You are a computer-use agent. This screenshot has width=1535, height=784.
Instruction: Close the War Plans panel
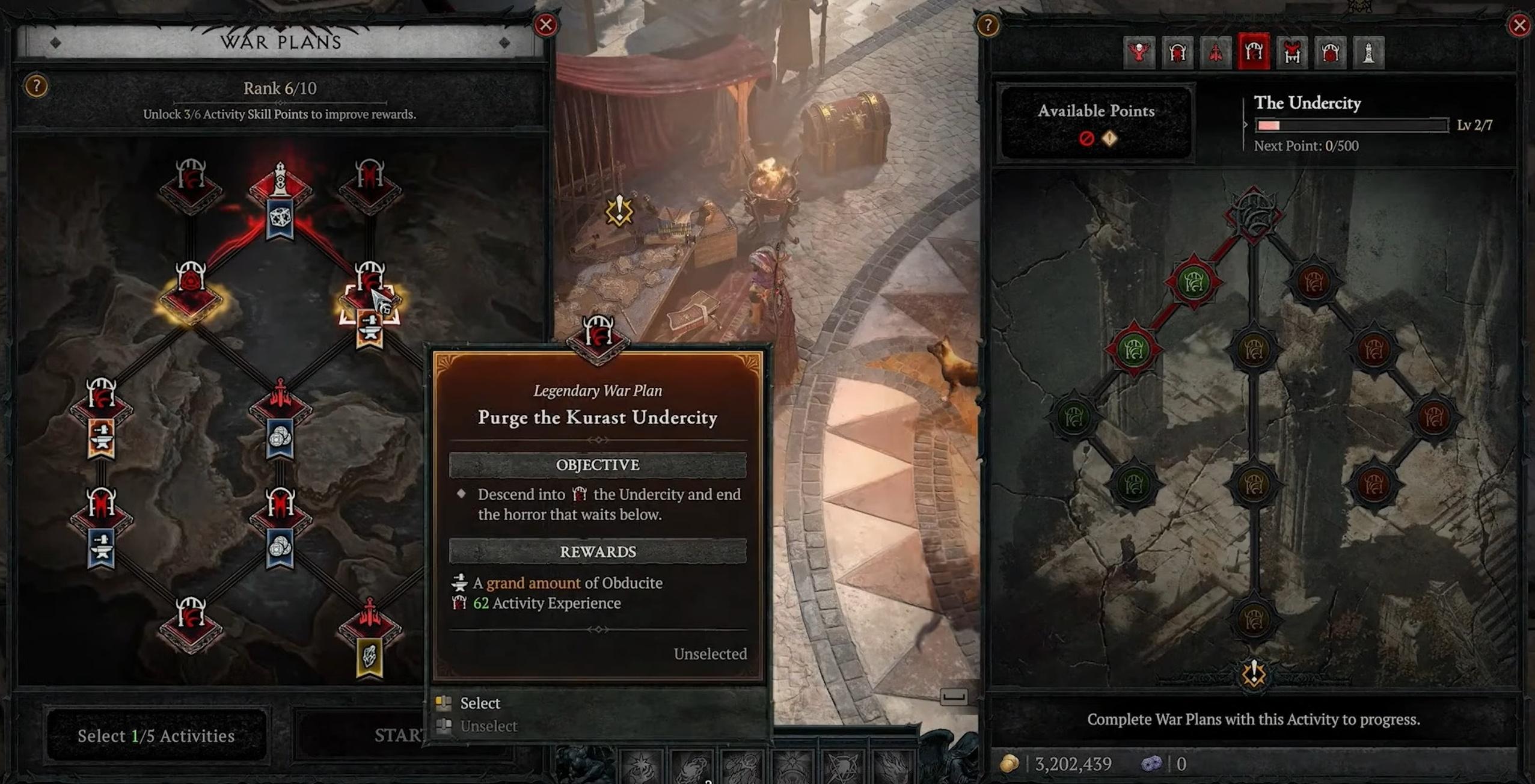tap(545, 25)
